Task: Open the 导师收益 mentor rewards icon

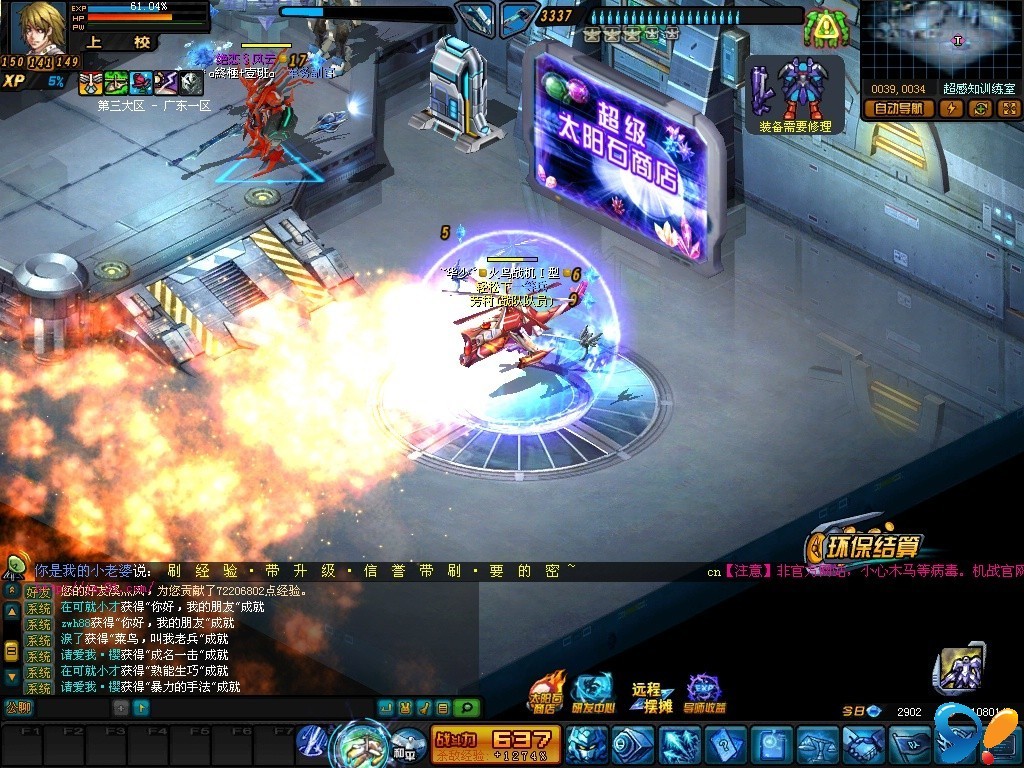Action: [705, 694]
